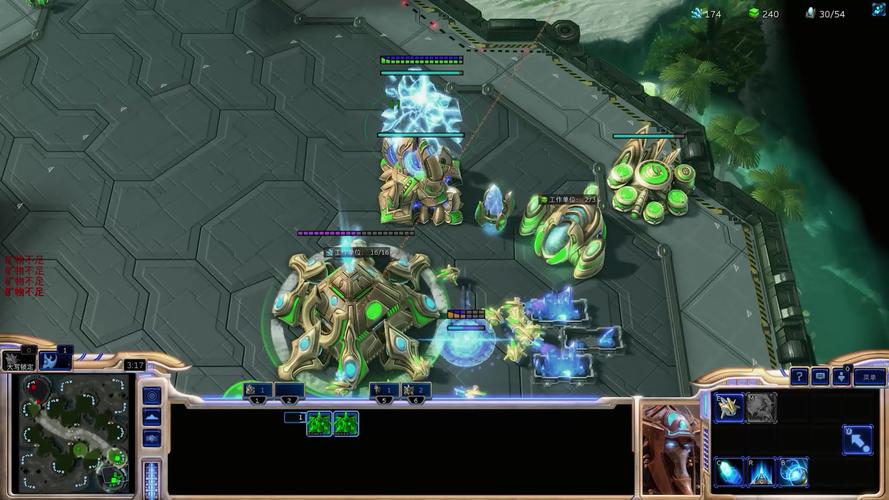Activate the Chrono Boost ability
The width and height of the screenshot is (889, 500).
729,470
